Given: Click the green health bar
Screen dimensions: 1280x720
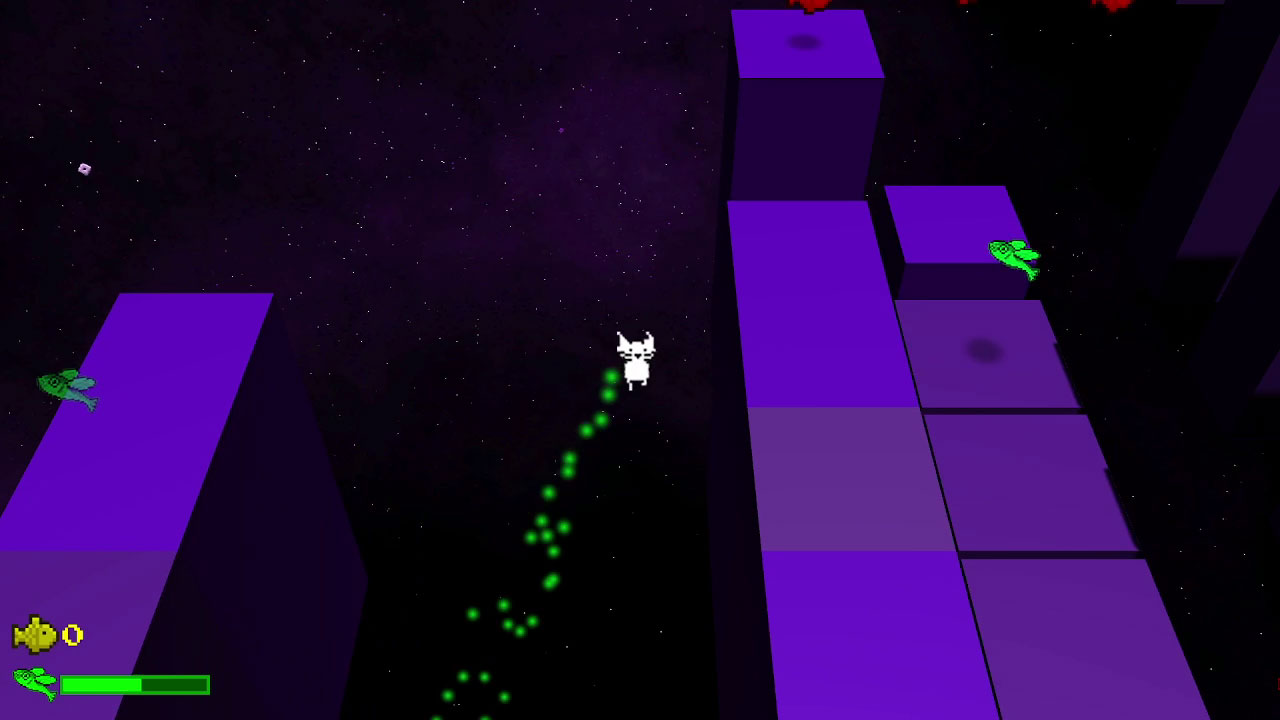Looking at the screenshot, I should point(135,685).
